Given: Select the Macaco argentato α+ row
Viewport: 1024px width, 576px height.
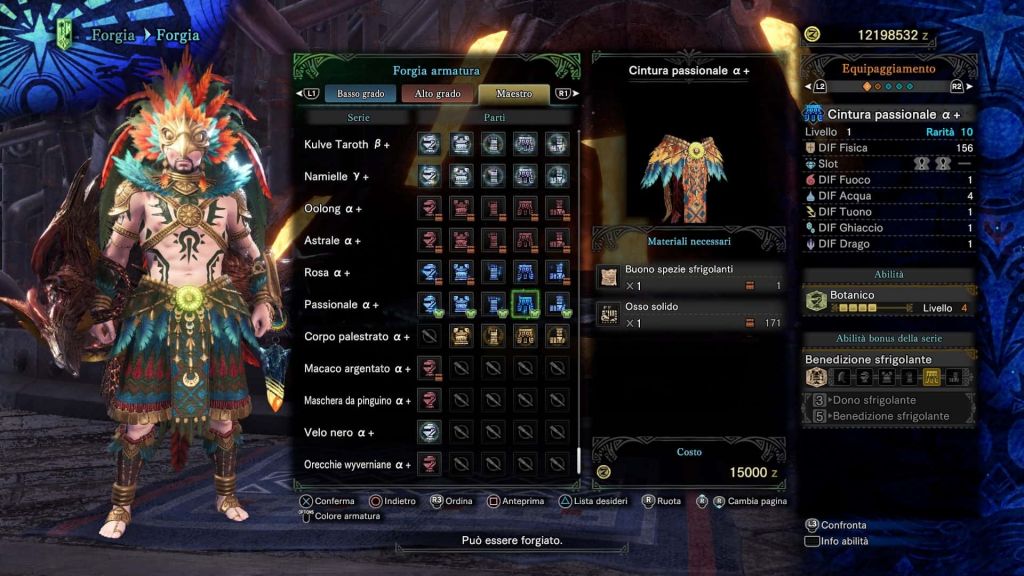Looking at the screenshot, I should 357,369.
